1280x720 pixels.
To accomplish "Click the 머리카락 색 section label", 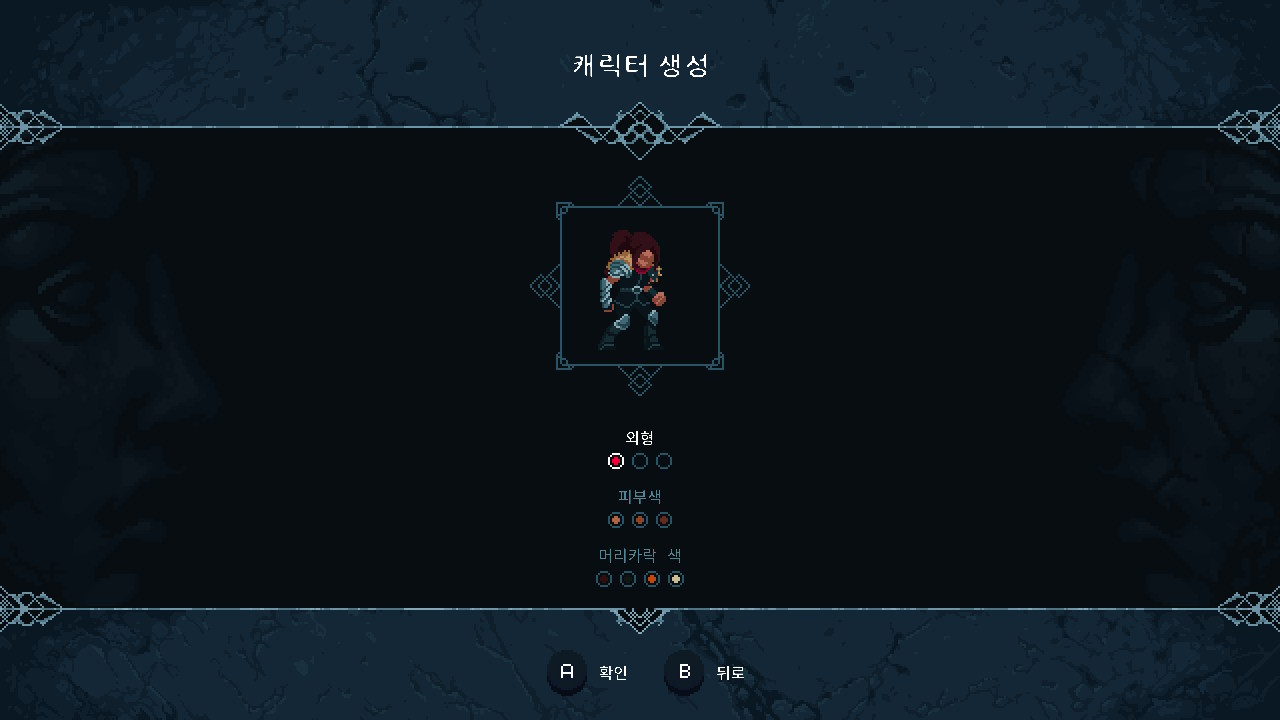I will pos(640,554).
